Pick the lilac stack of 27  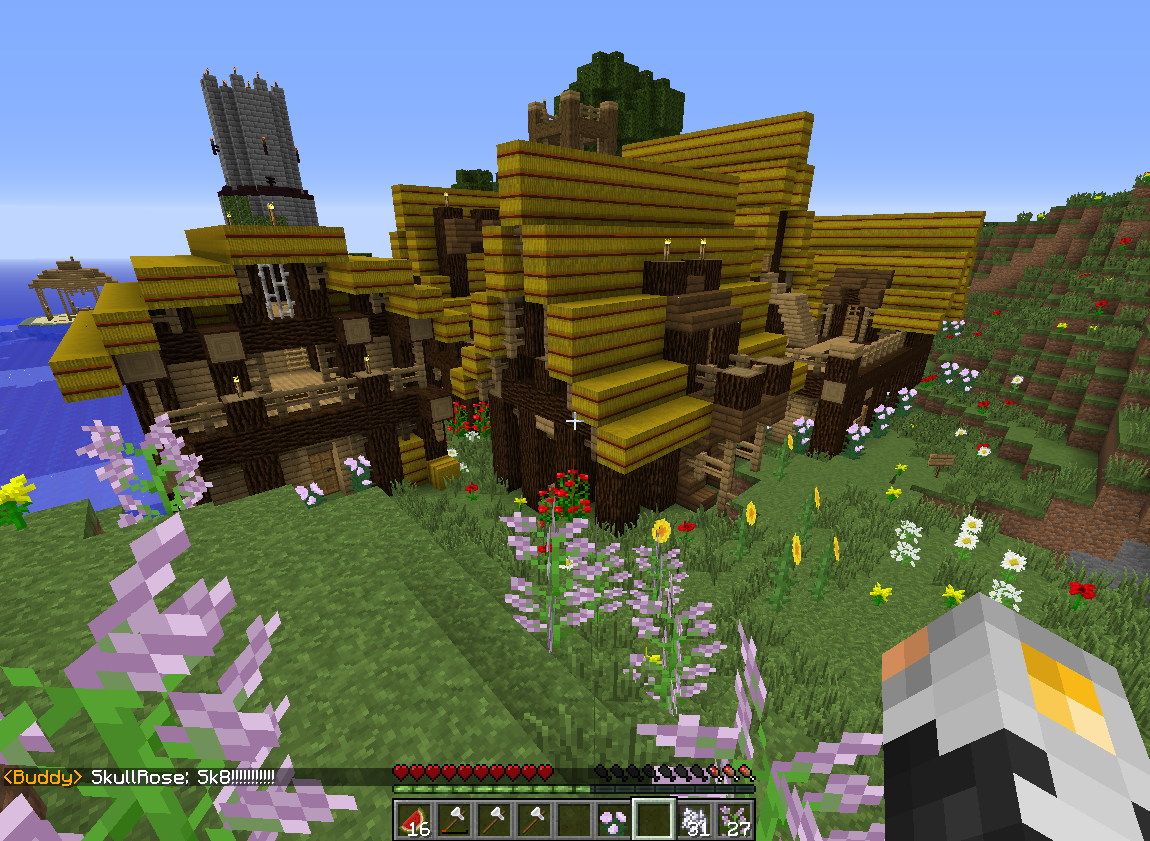[734, 820]
